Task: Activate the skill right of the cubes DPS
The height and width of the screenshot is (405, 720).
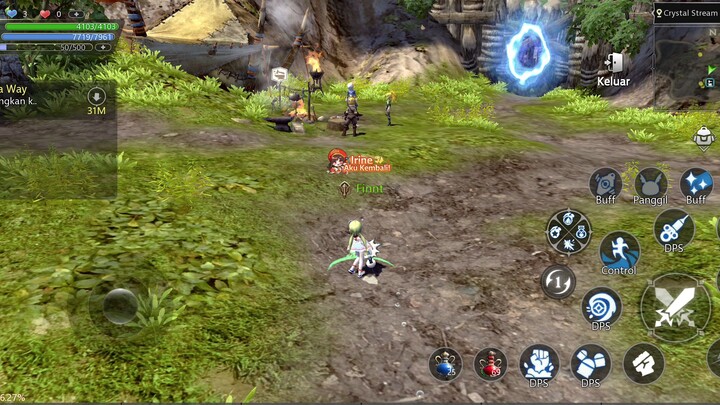Action: 643,363
